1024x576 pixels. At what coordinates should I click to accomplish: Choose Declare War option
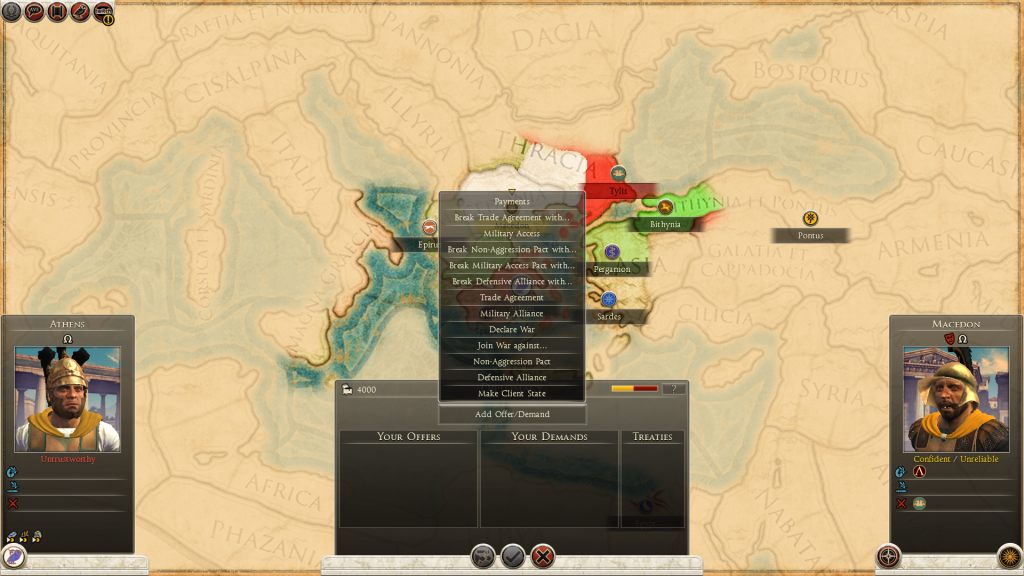pos(512,329)
